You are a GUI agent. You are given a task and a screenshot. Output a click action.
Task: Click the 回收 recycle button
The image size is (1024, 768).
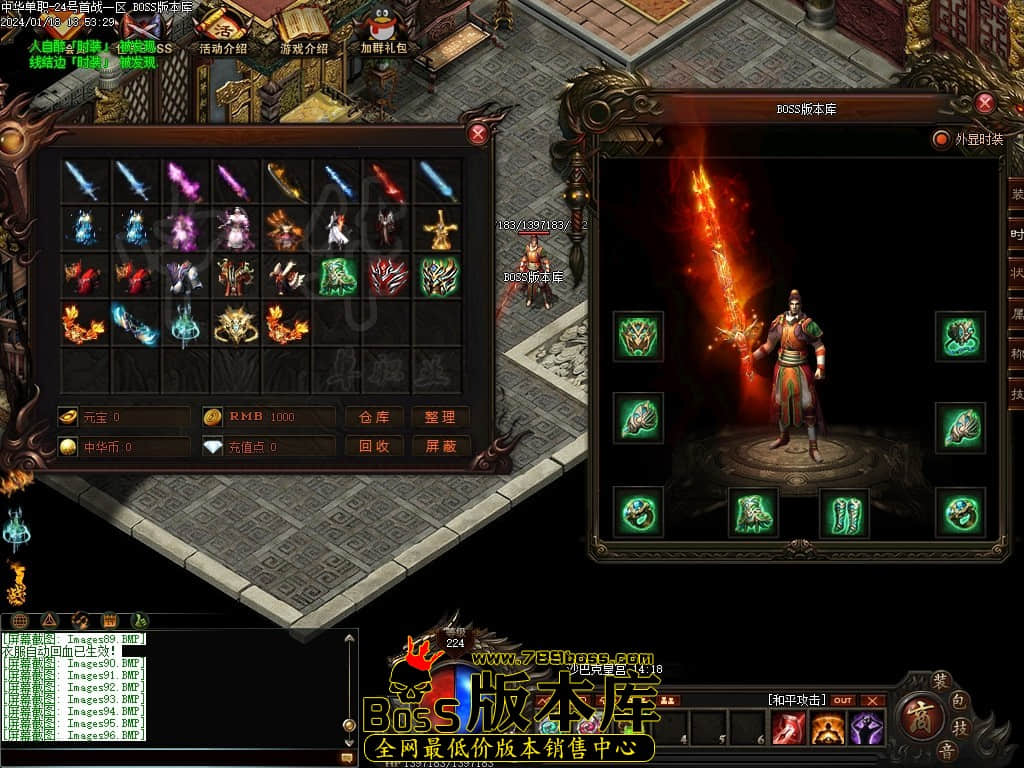374,446
